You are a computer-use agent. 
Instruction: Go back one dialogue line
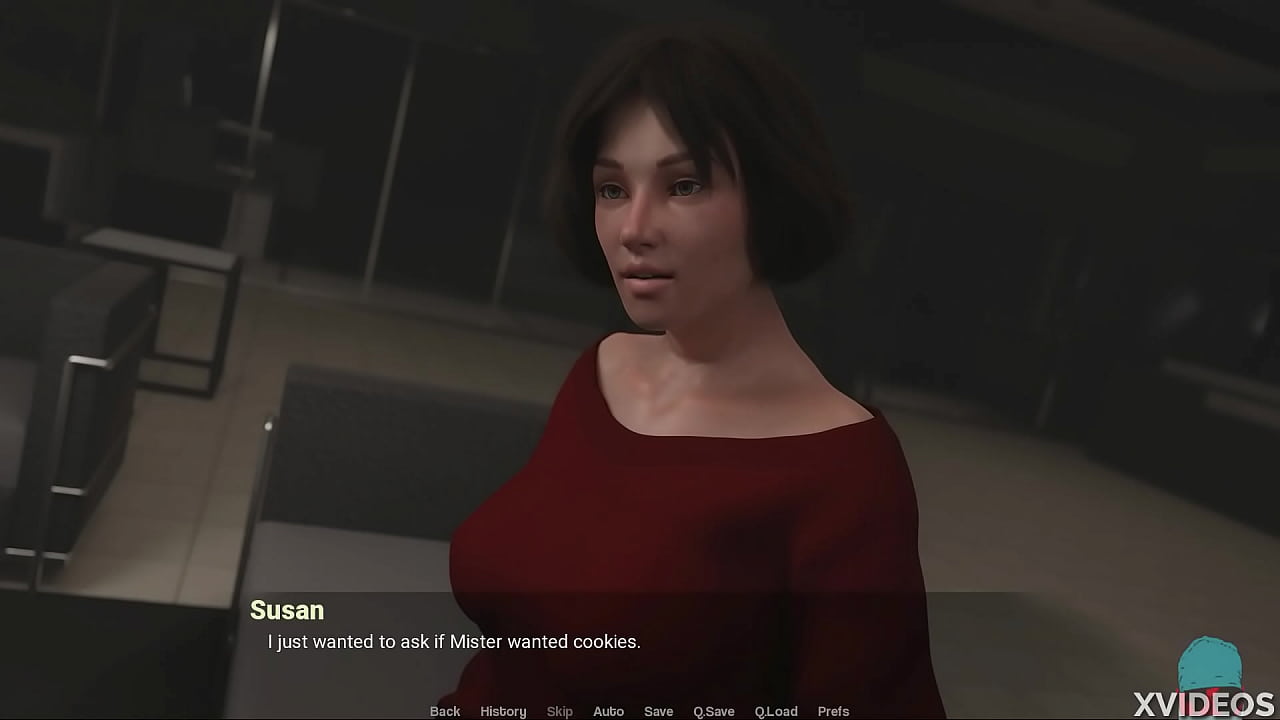coord(445,711)
